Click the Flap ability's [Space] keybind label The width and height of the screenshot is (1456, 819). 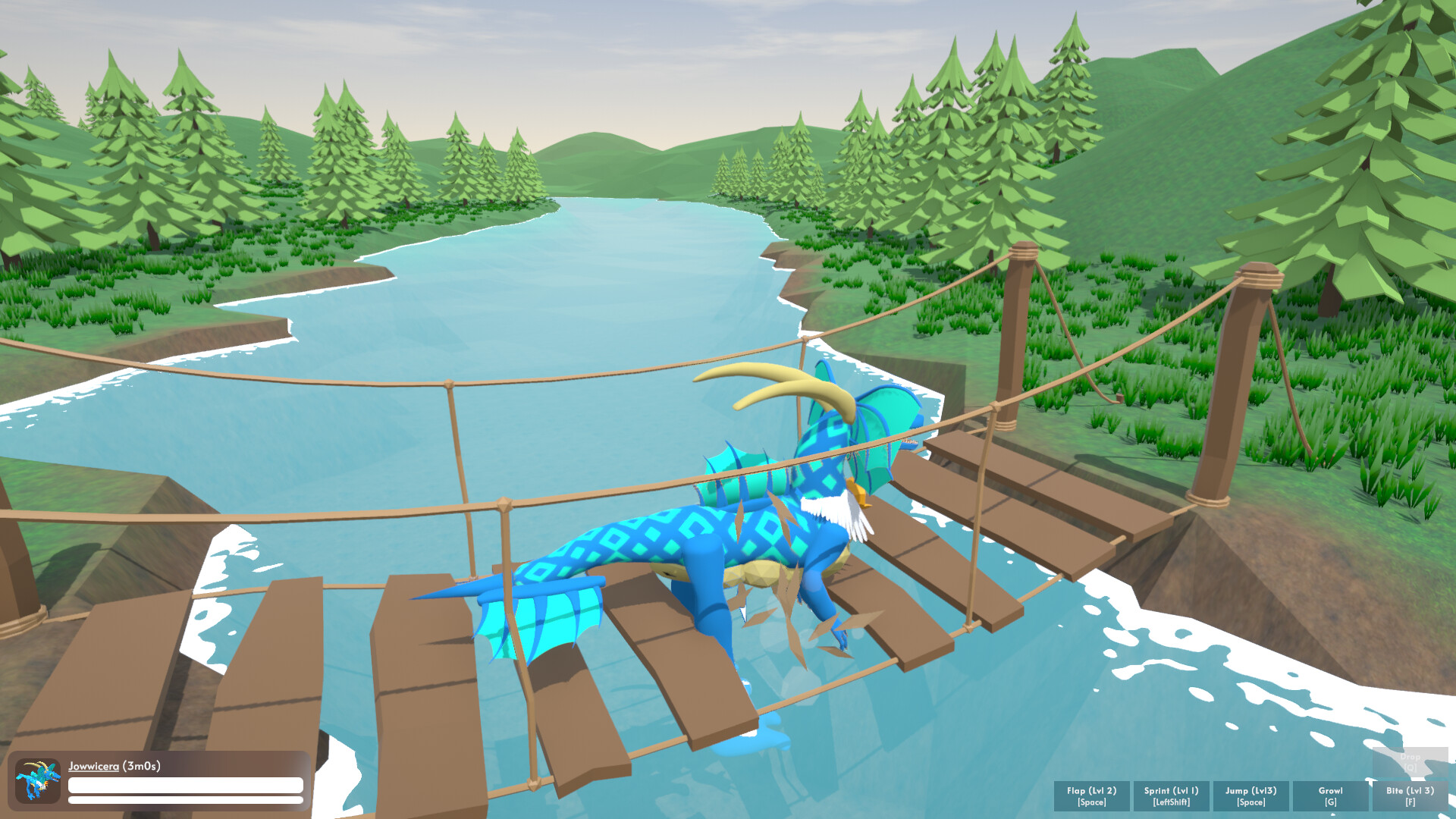click(x=1092, y=802)
